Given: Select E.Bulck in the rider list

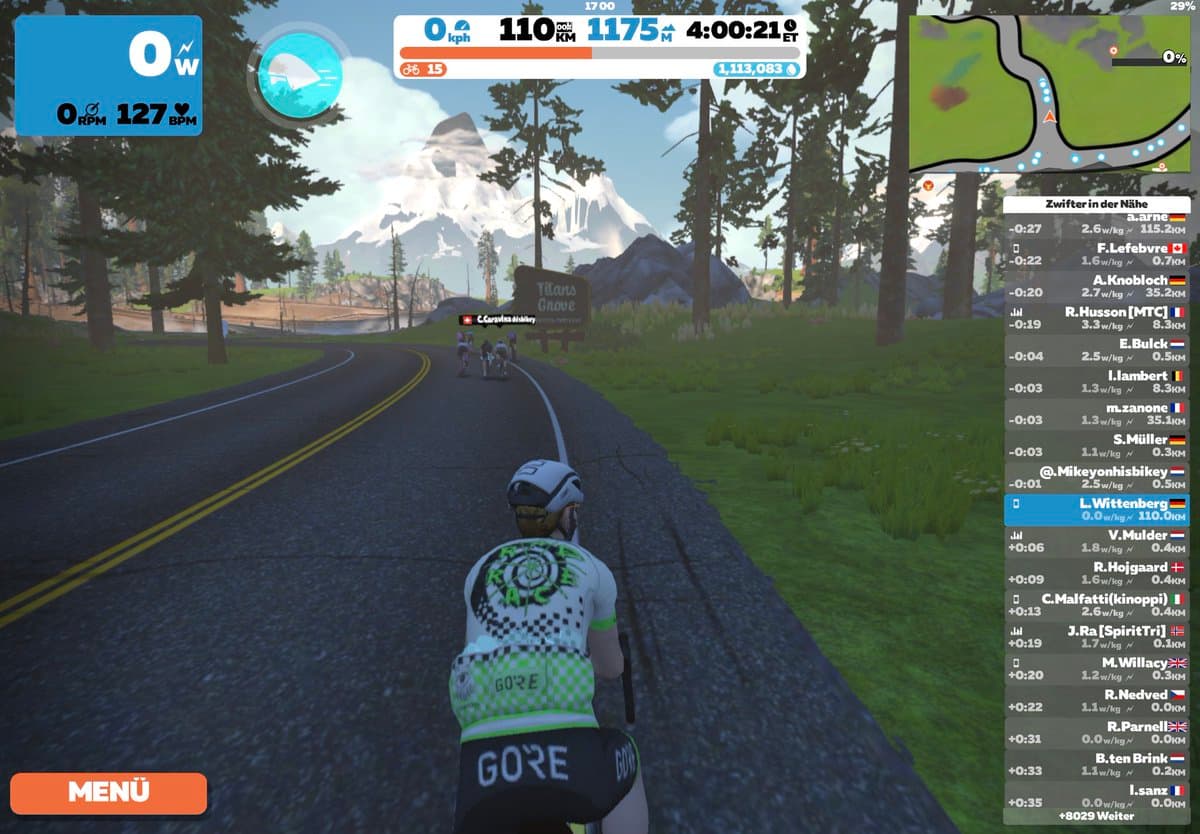Looking at the screenshot, I should [1096, 350].
